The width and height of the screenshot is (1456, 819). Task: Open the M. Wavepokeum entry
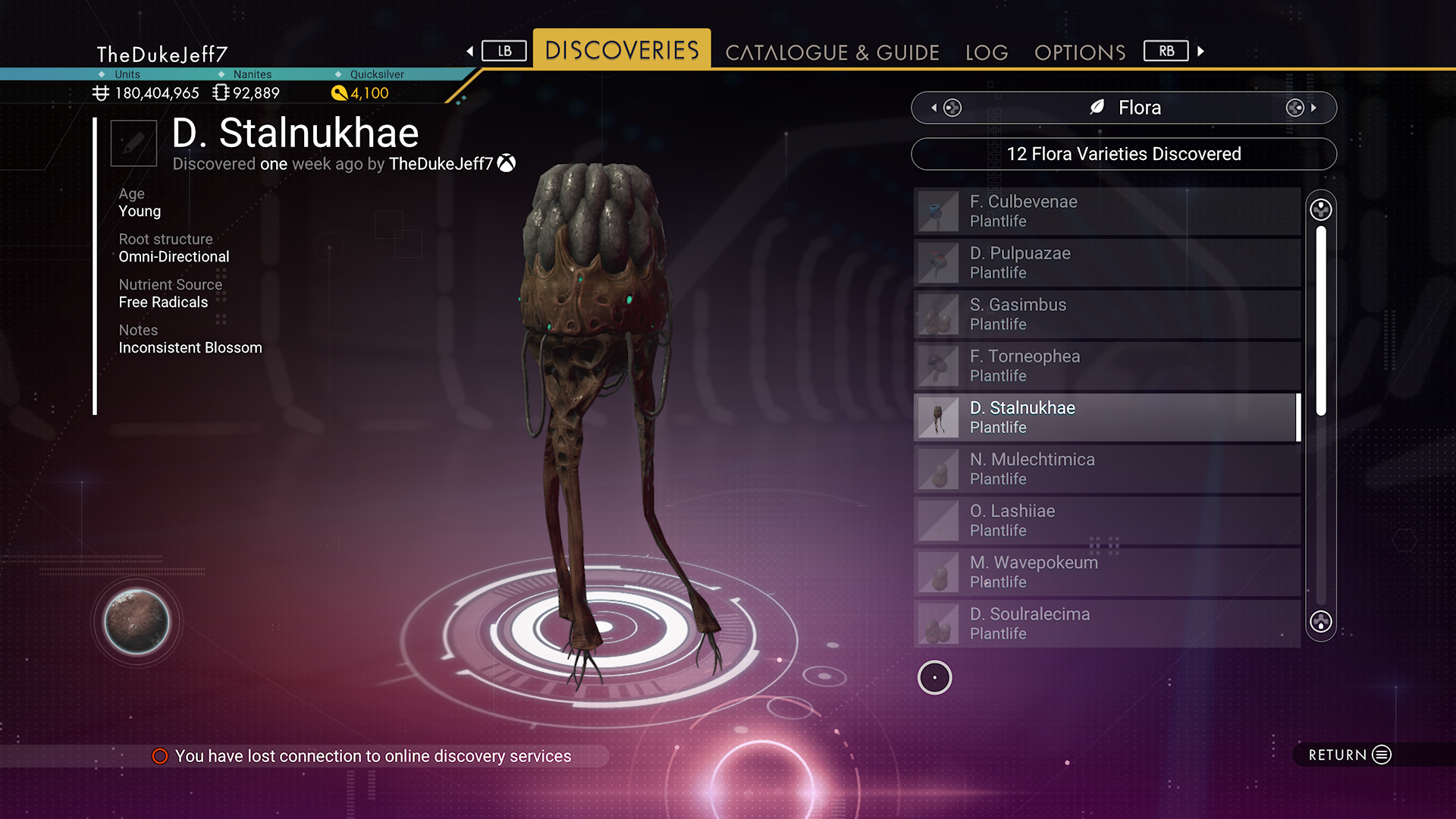pyautogui.click(x=1106, y=572)
